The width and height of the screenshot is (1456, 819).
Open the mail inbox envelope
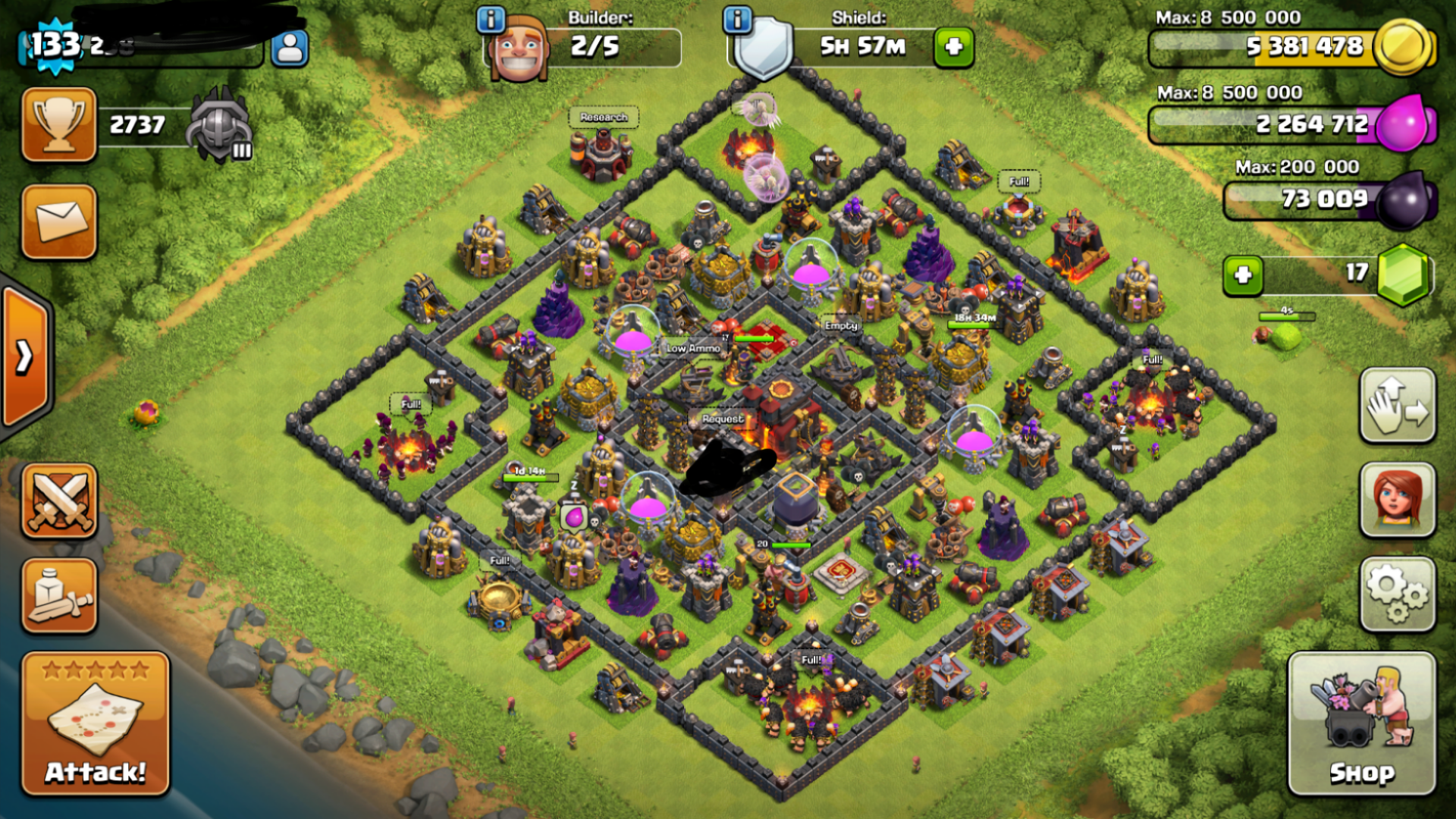tap(59, 221)
